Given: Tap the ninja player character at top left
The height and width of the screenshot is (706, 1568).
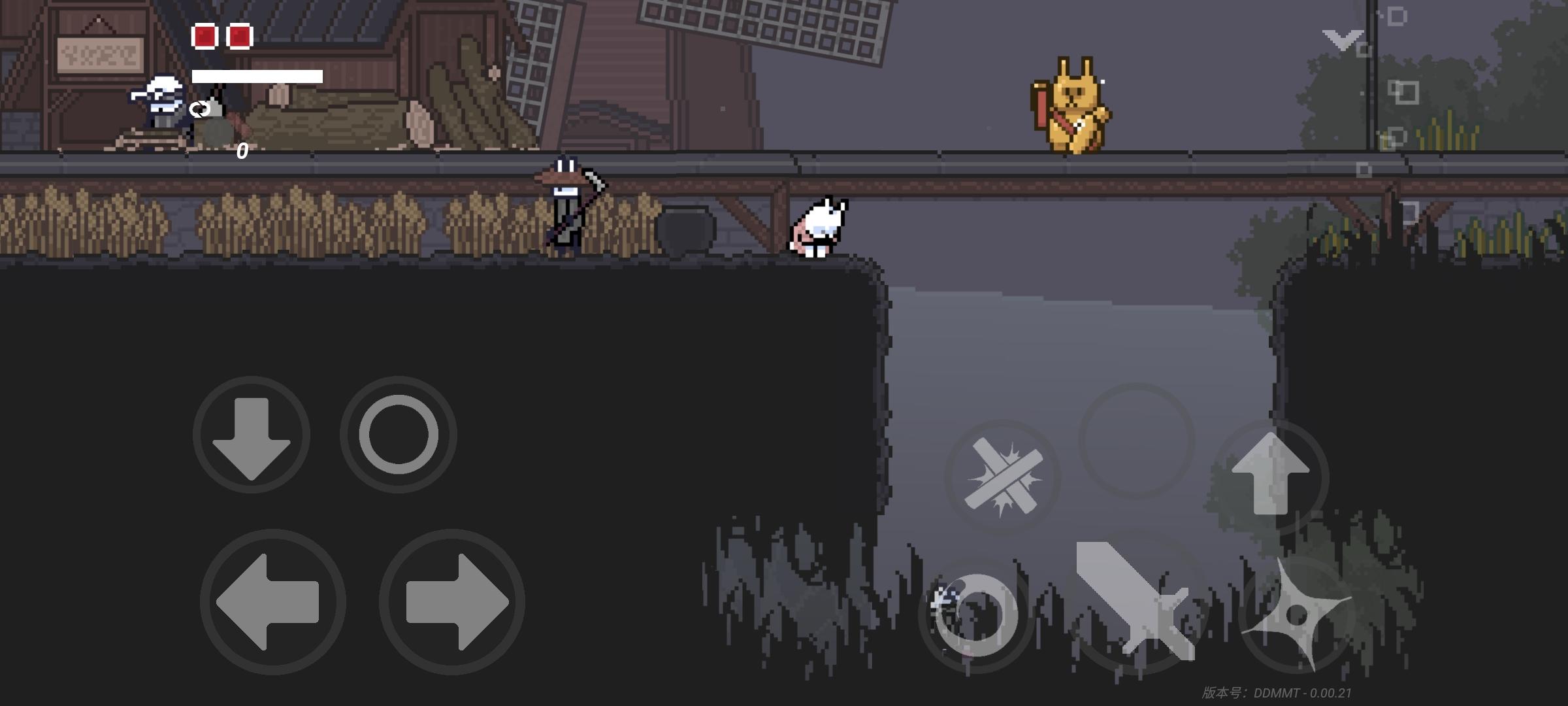Looking at the screenshot, I should click(157, 105).
